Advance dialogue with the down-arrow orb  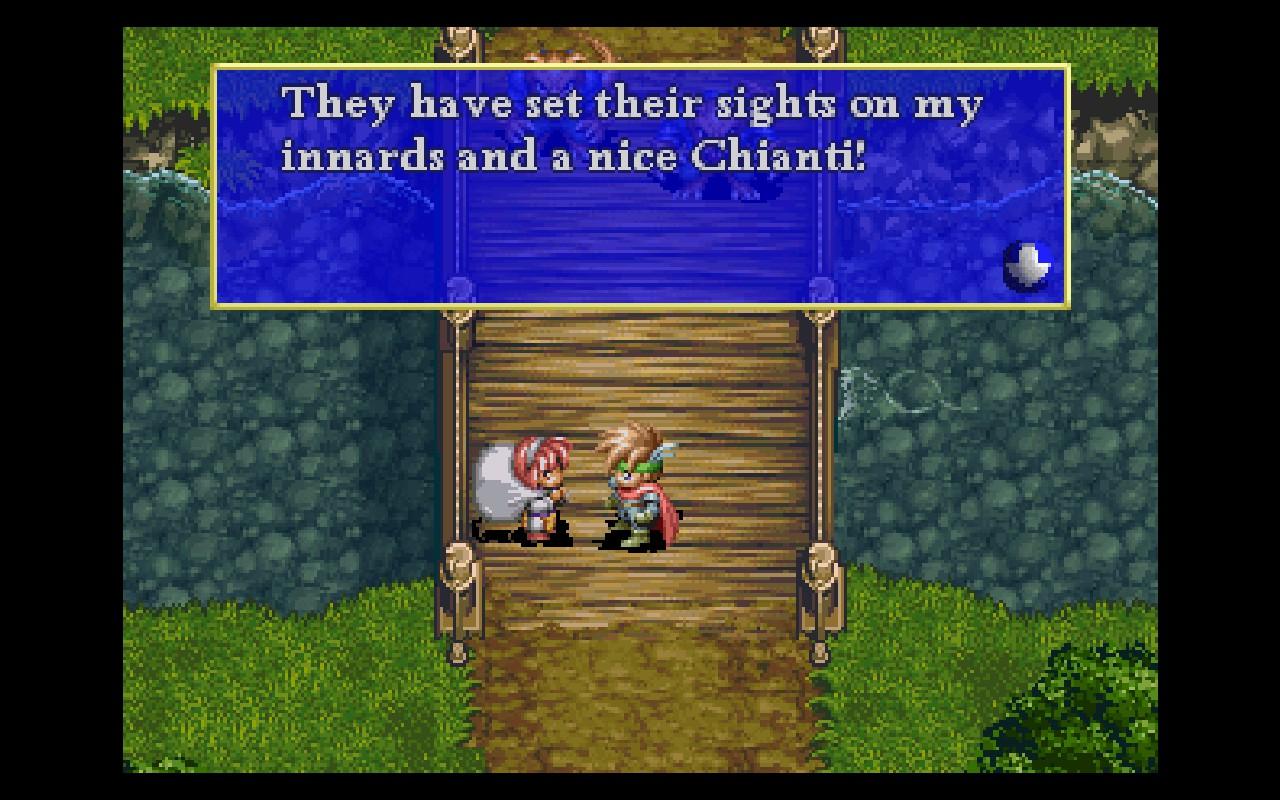tap(1027, 265)
